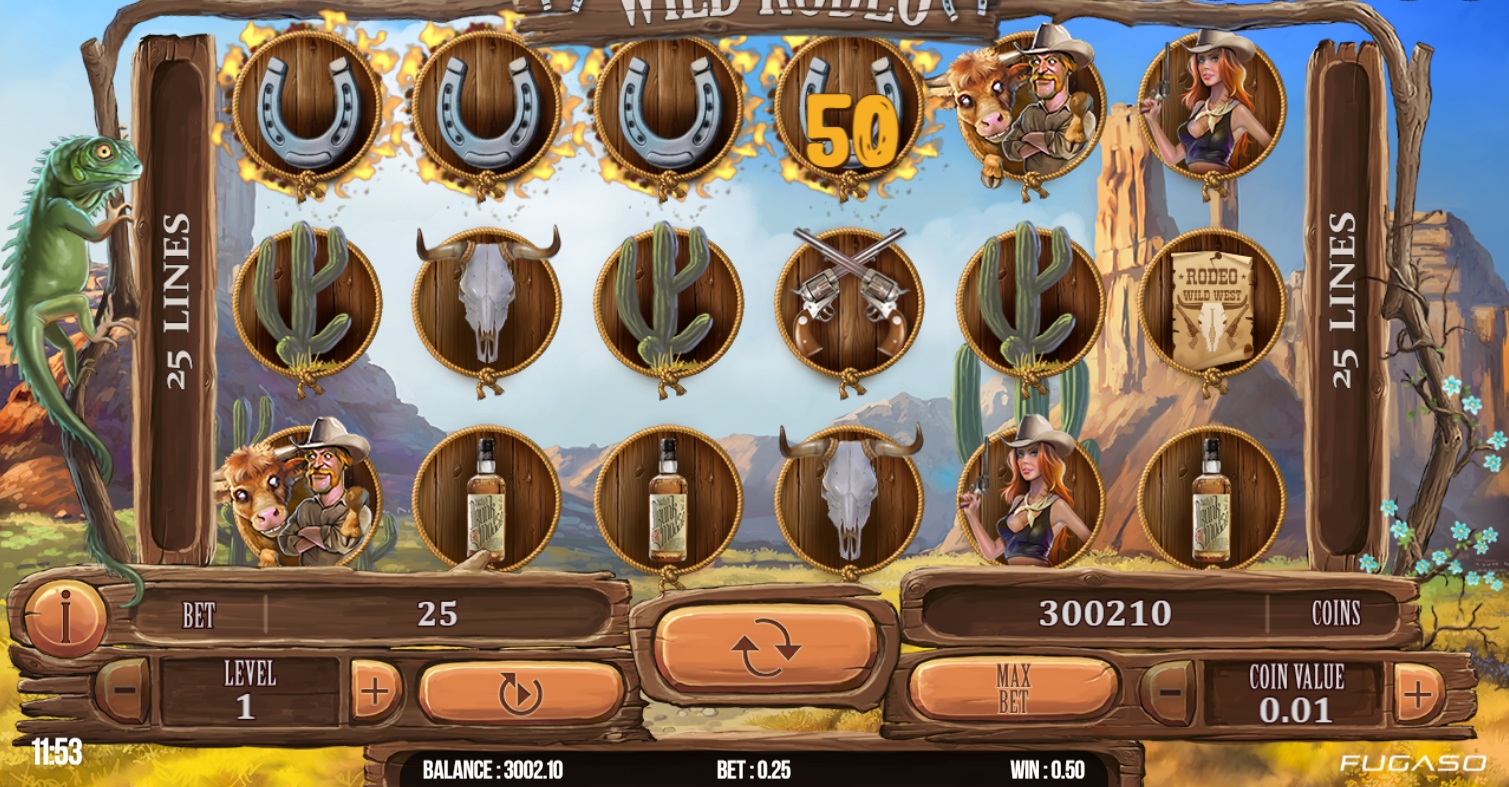Click the Max Bet button
Screen dimensions: 1509x787
pyautogui.click(x=1013, y=689)
